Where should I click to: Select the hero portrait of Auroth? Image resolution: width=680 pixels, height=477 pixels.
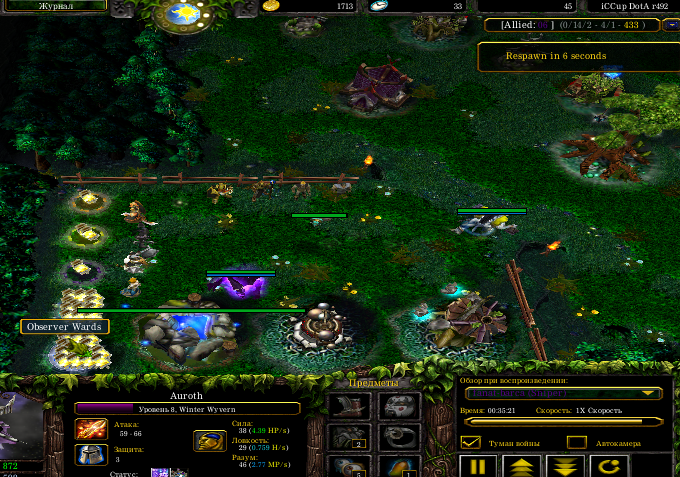pos(22,425)
